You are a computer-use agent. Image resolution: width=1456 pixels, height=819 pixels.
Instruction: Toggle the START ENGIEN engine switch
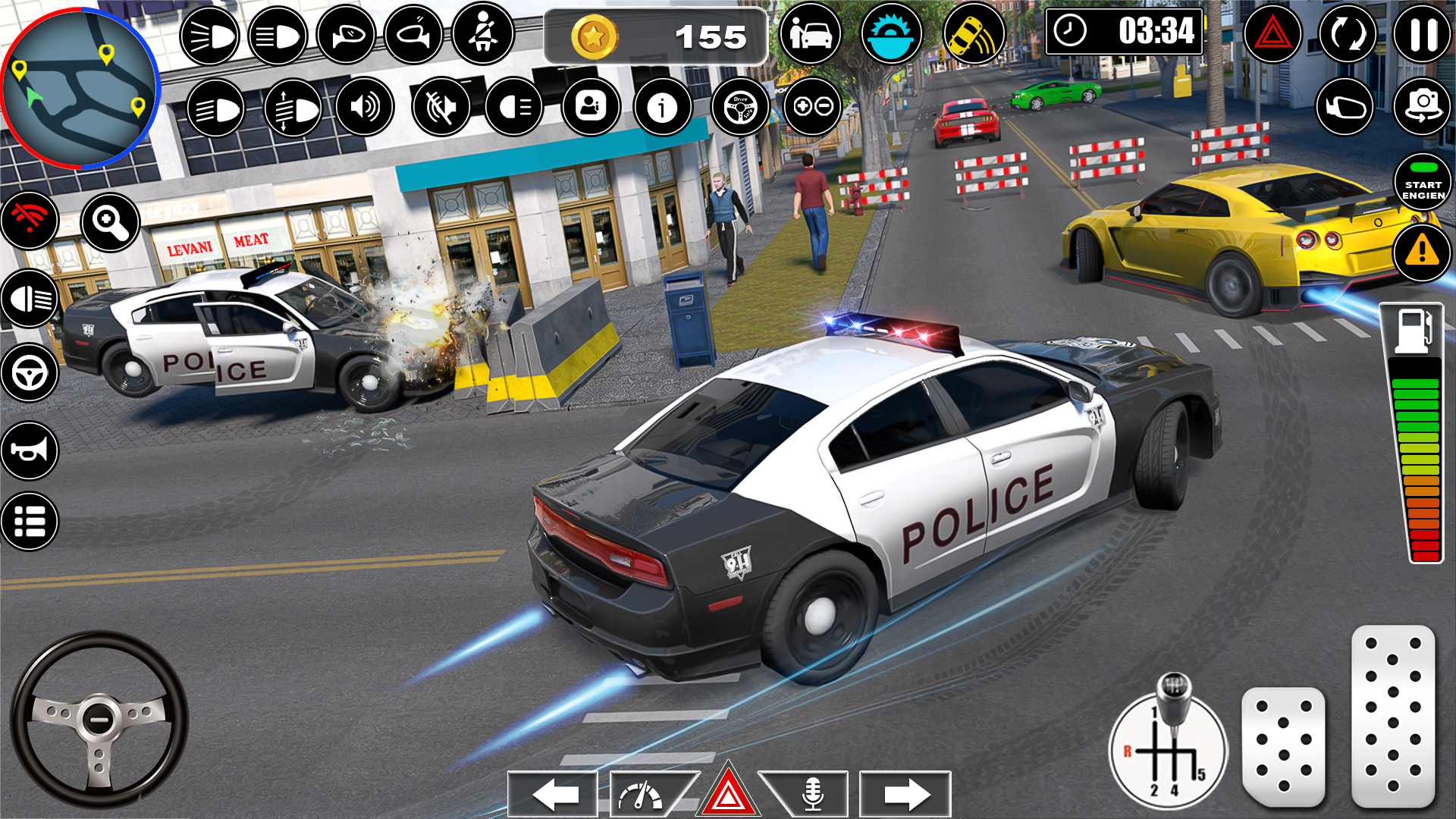tap(1422, 184)
